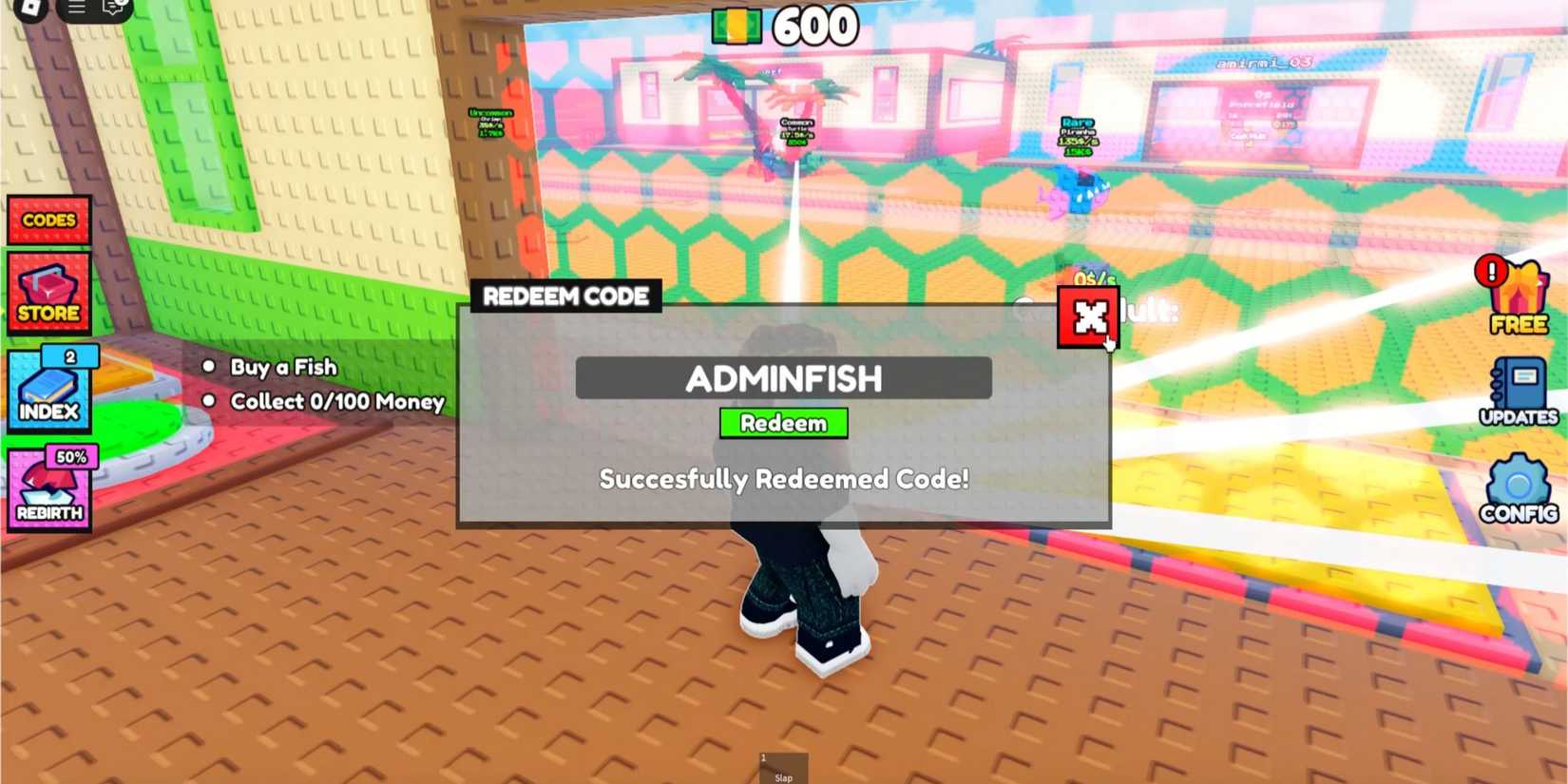Click the money currency icon at top
This screenshot has width=1568, height=784.
(x=736, y=25)
